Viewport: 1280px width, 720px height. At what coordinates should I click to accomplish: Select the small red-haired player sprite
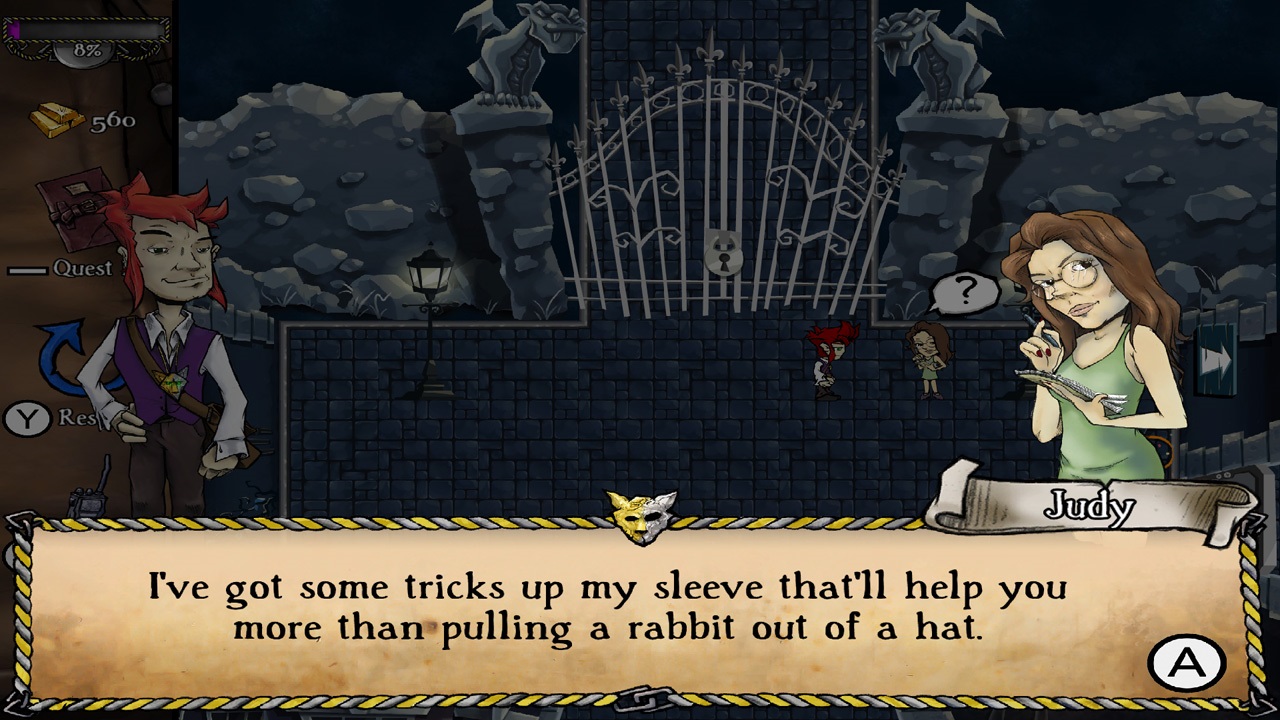click(x=828, y=360)
